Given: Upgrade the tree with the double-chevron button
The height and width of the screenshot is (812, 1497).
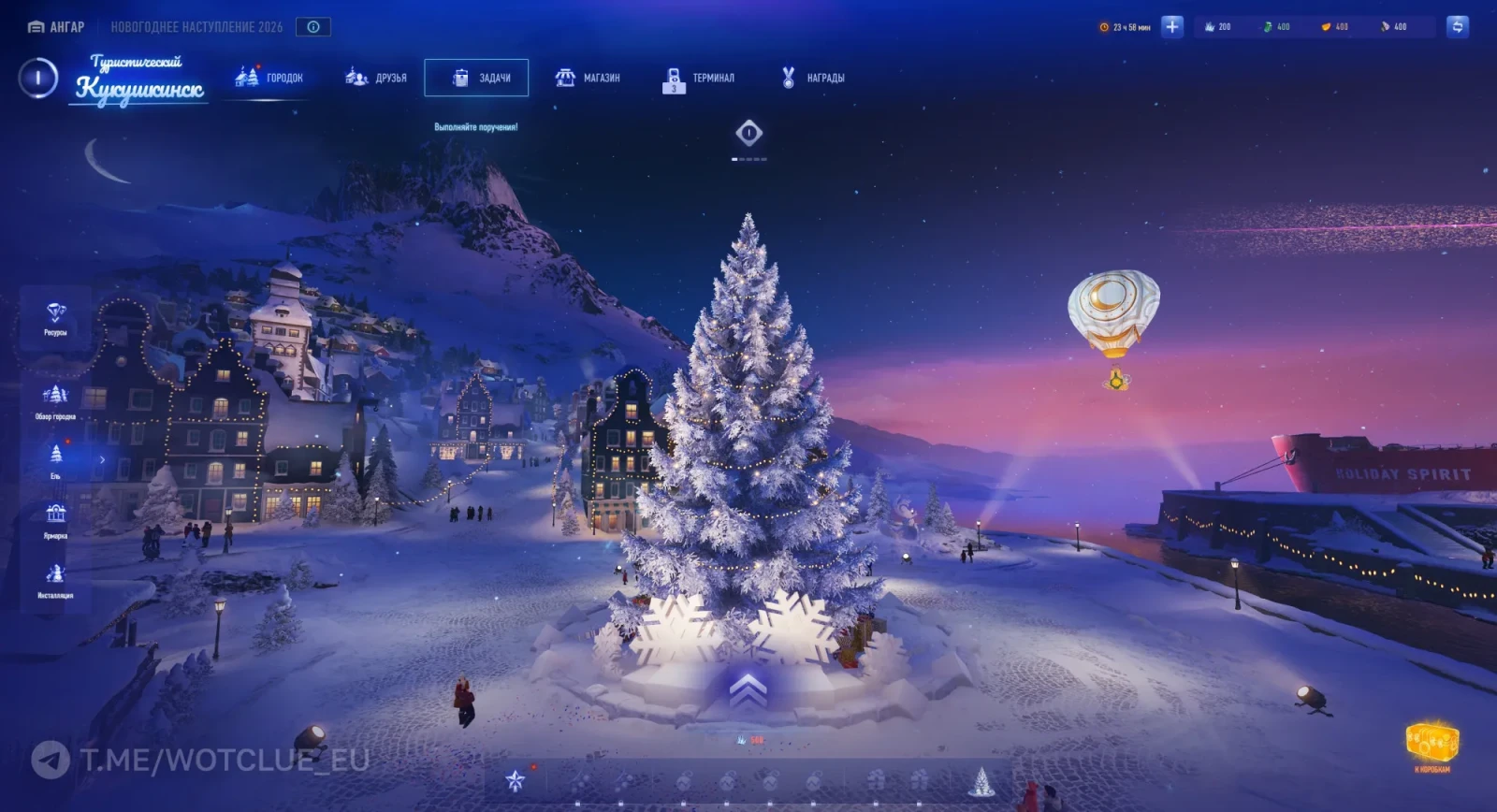Looking at the screenshot, I should pos(748,691).
